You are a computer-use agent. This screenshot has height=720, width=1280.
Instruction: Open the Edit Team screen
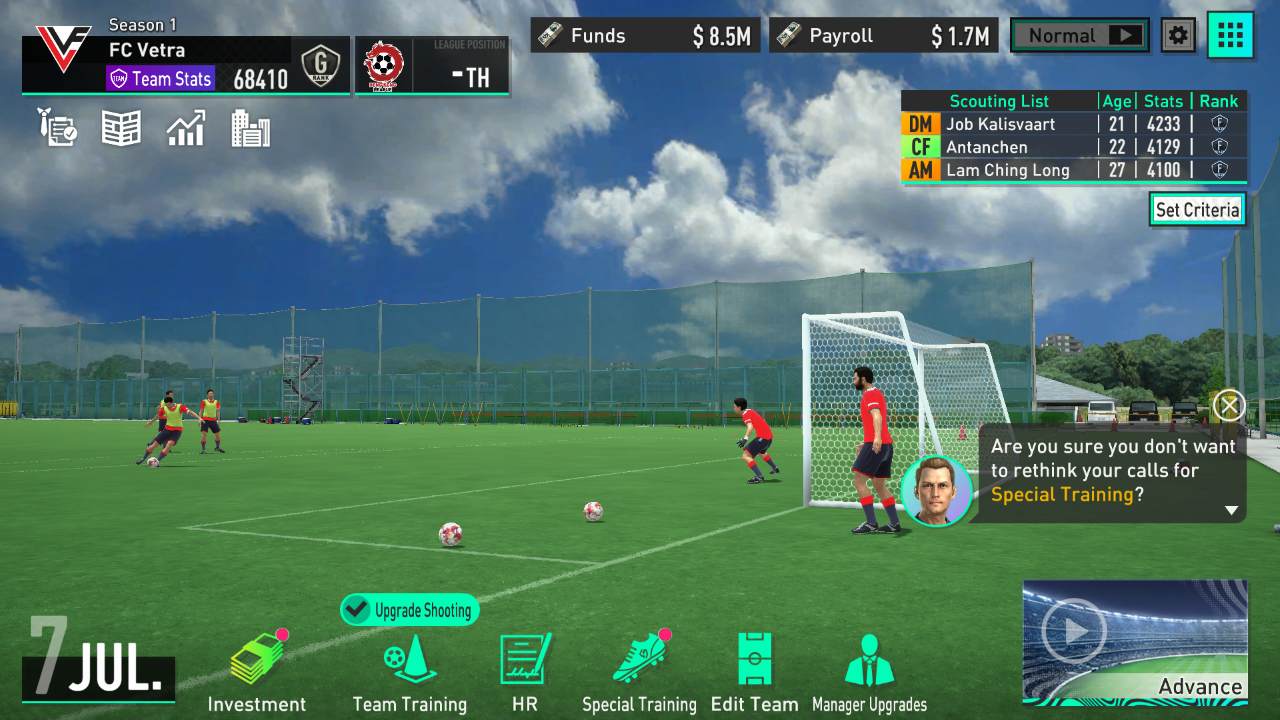tap(754, 671)
